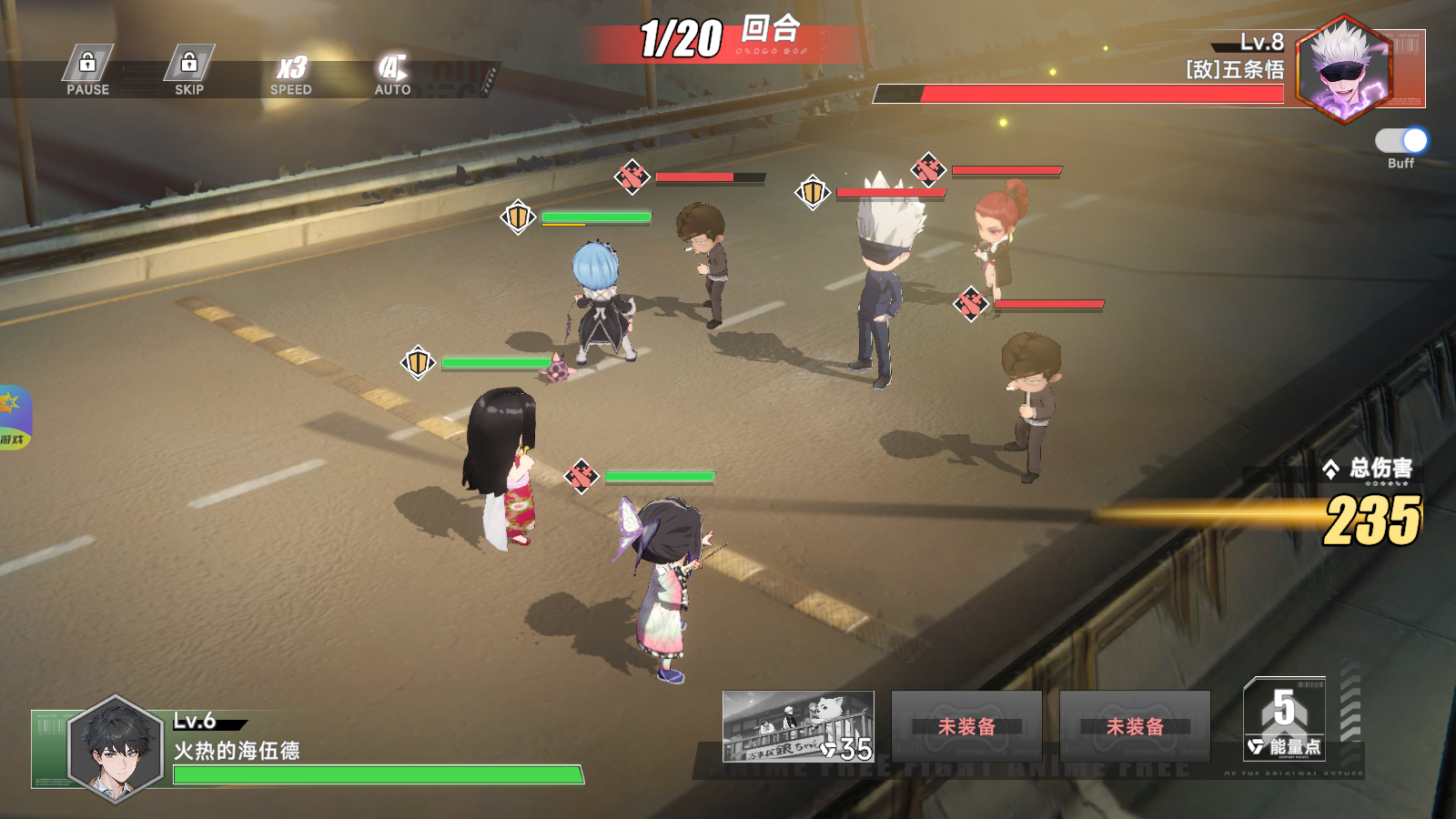Screen dimensions: 1456x819
Task: Toggle AUTO battle mode
Action: [x=392, y=75]
